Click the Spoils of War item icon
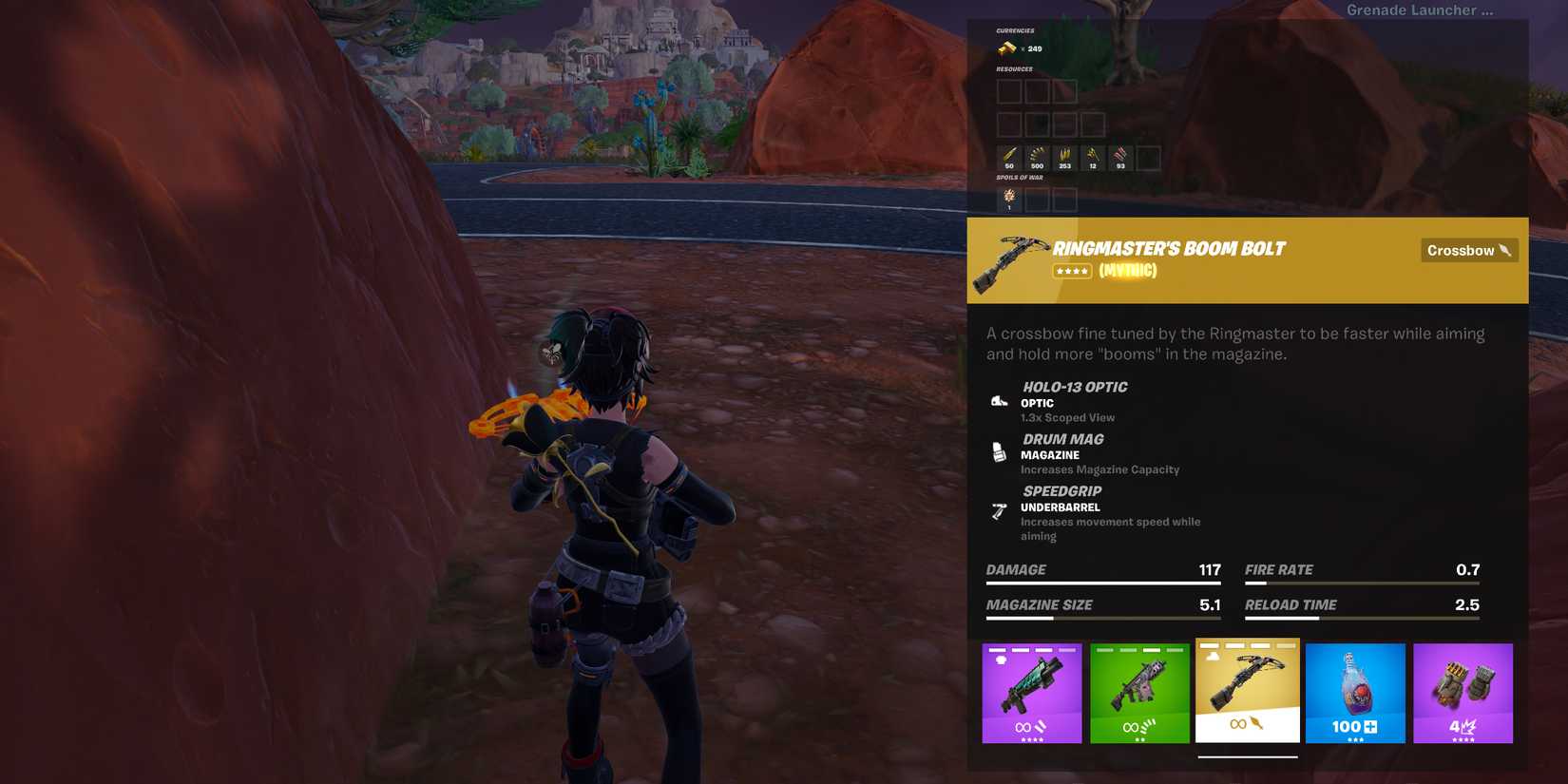 1009,197
